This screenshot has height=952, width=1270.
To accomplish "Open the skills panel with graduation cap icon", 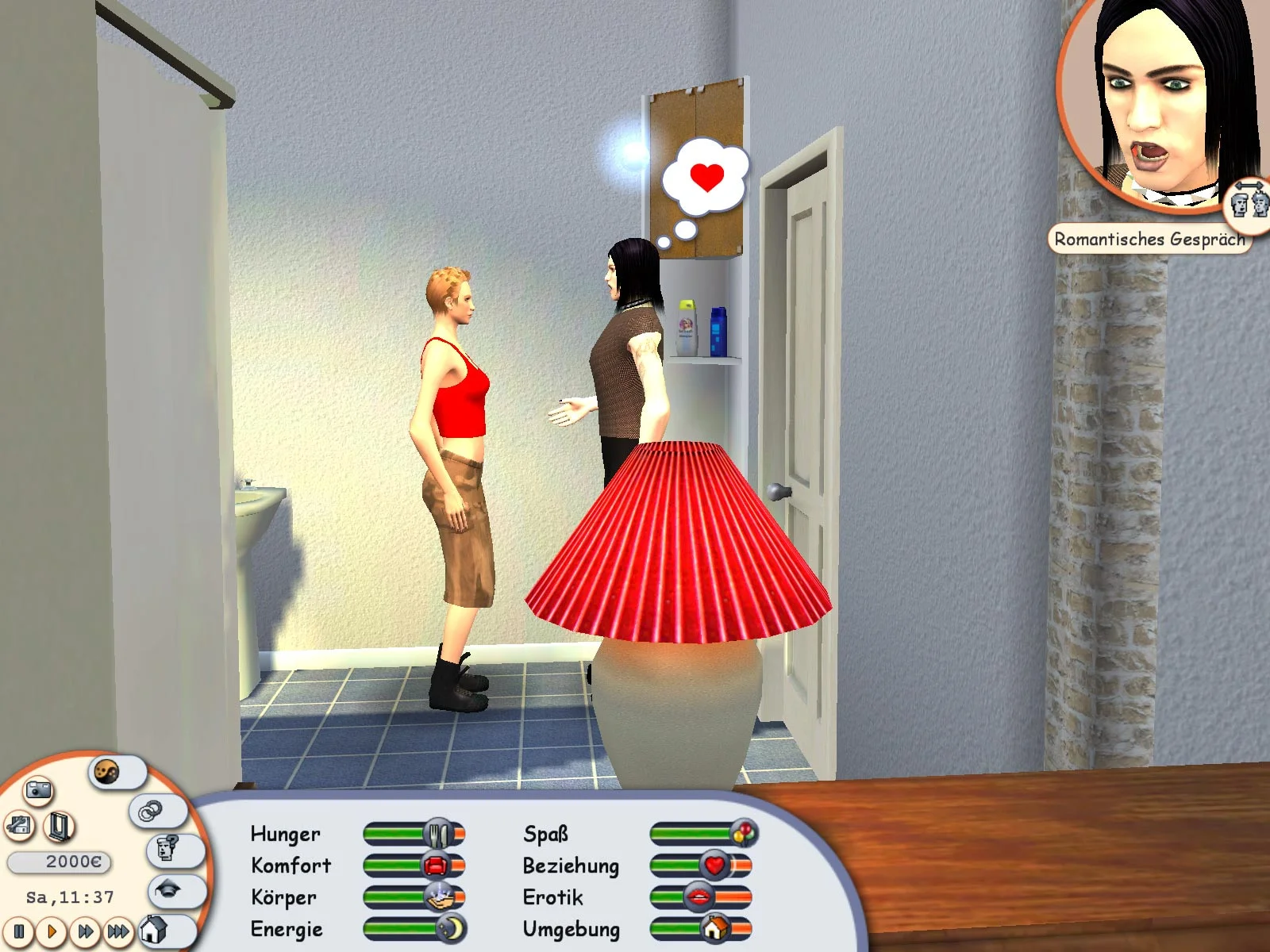I will 167,890.
